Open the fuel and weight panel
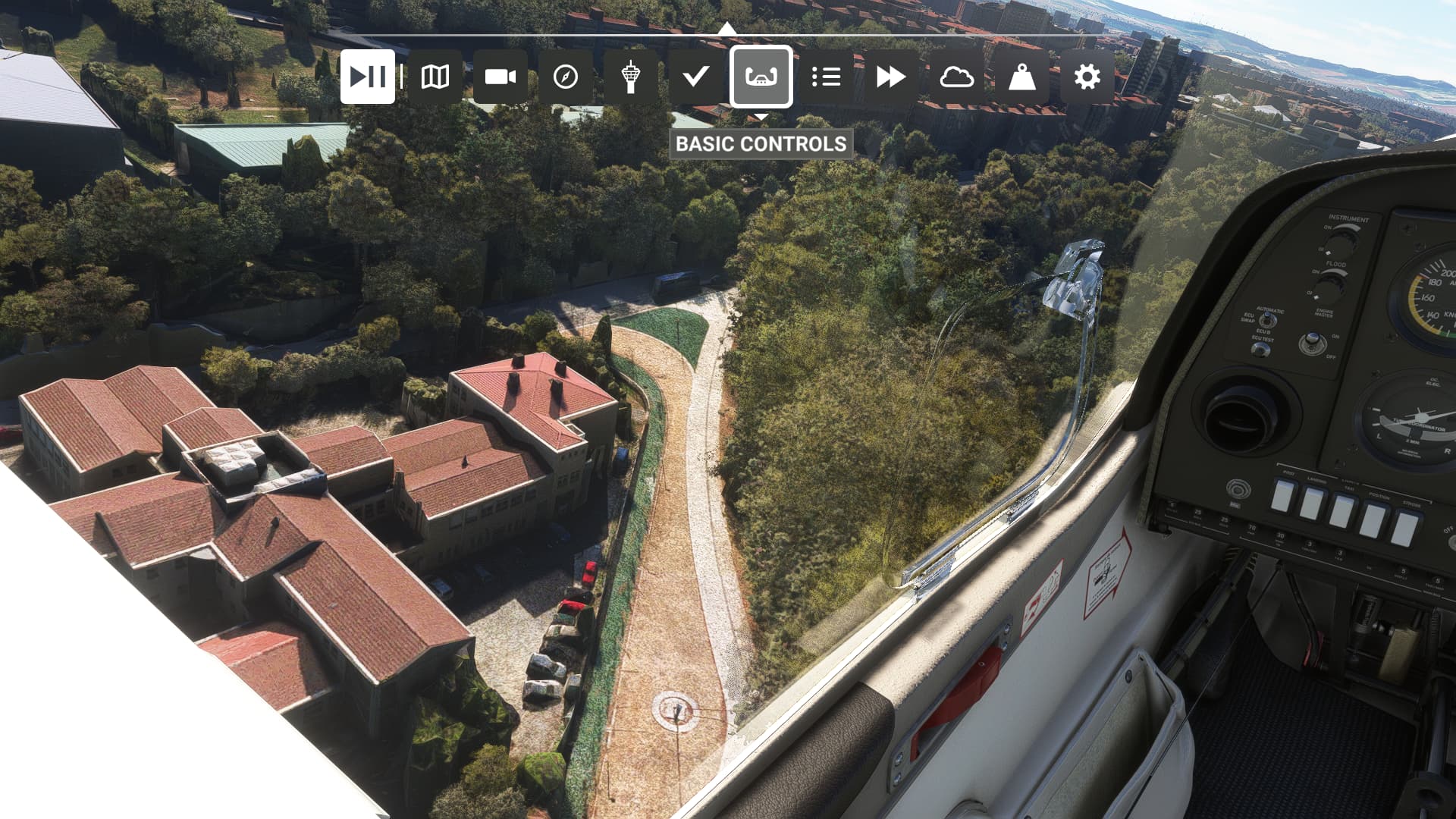 (1021, 77)
